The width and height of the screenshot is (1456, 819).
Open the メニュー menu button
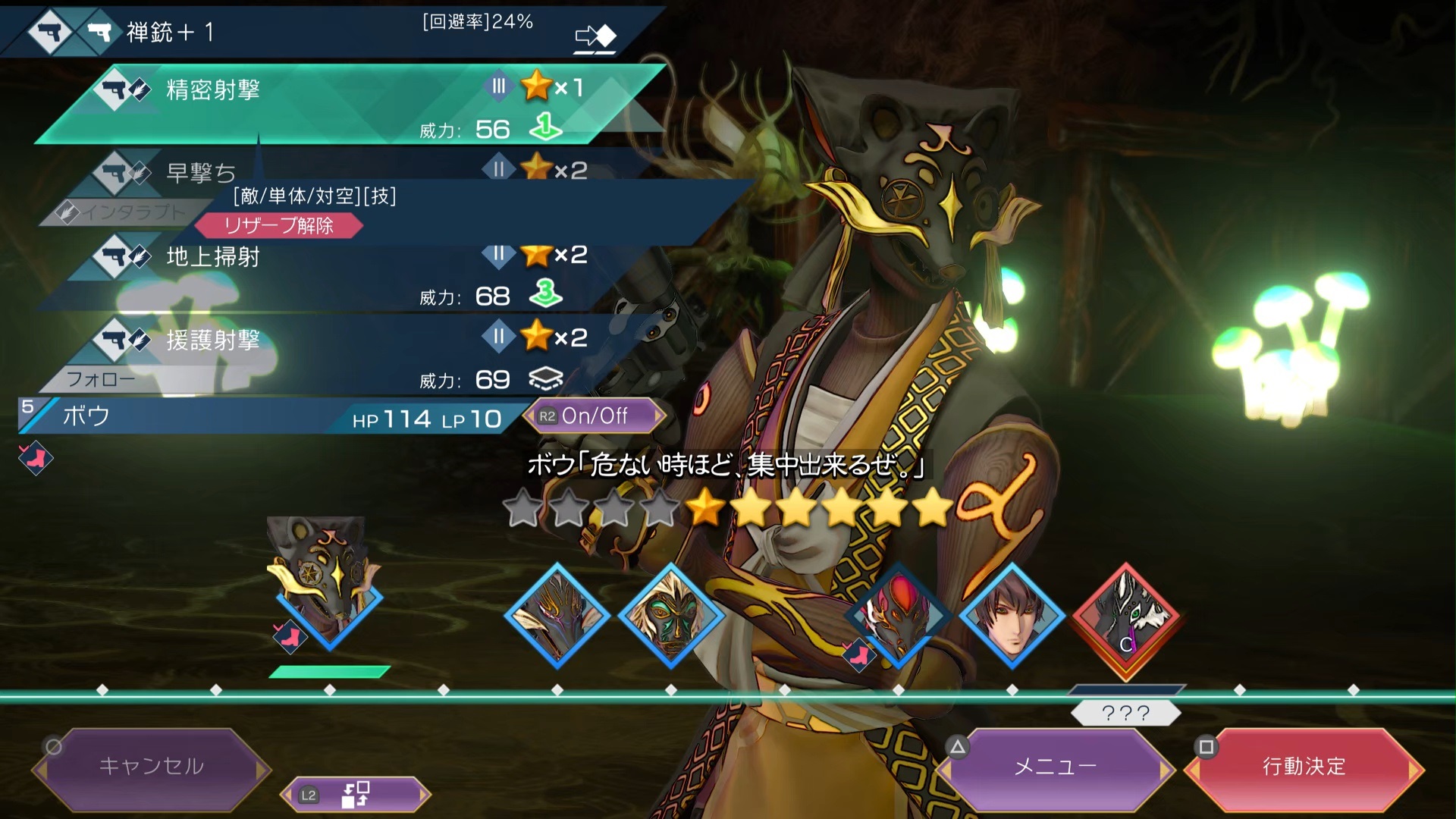[1056, 767]
